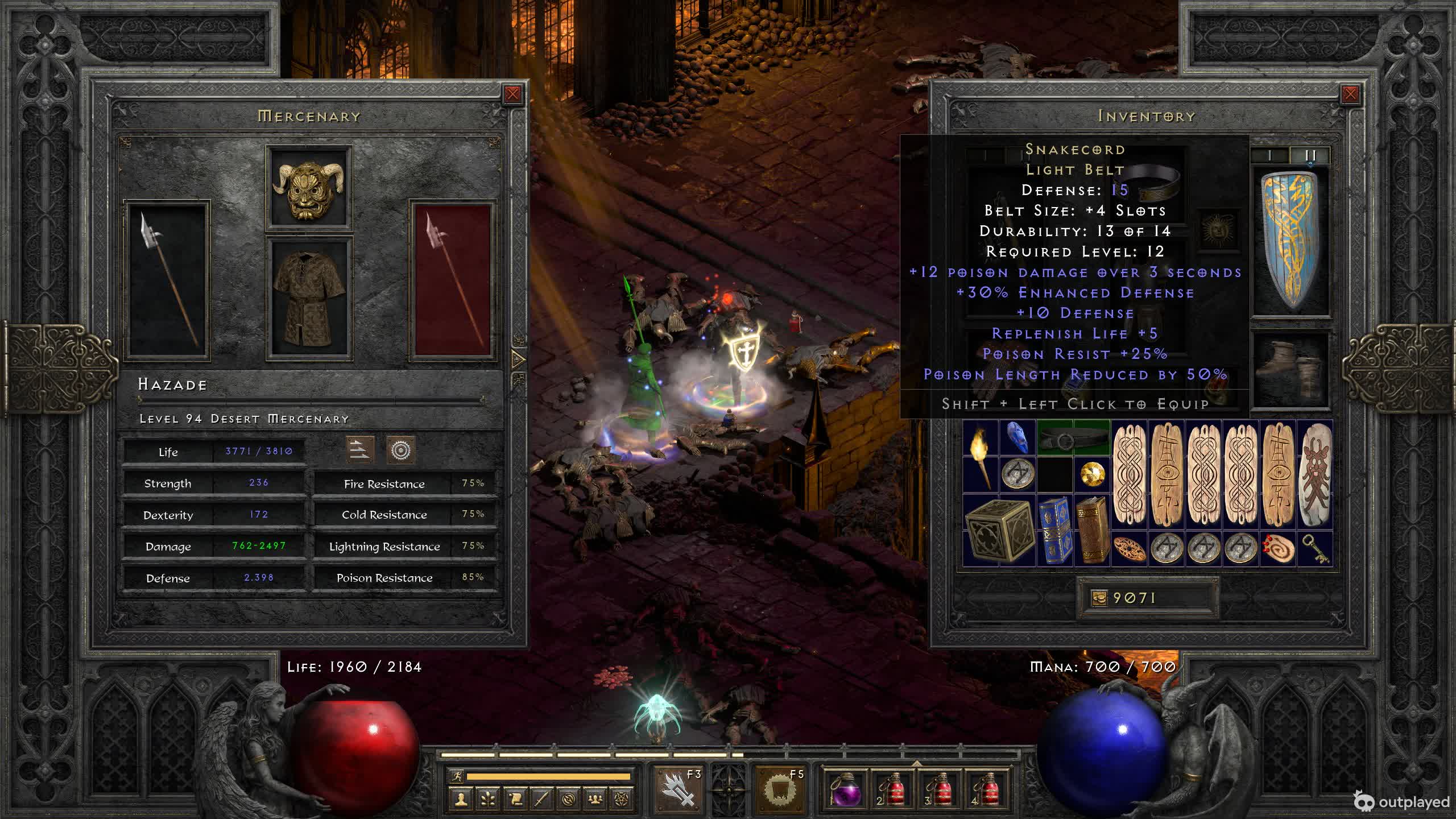Click the gold coin button

coord(1099,598)
